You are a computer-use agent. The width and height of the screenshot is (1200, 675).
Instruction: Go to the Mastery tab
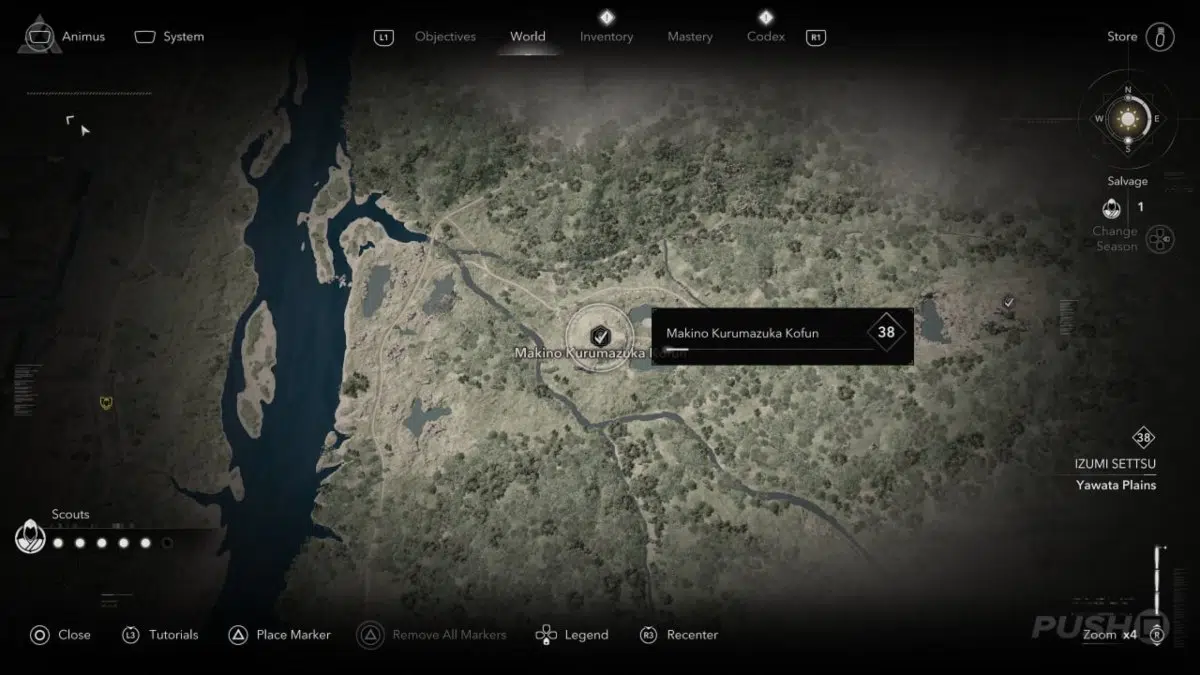tap(690, 37)
